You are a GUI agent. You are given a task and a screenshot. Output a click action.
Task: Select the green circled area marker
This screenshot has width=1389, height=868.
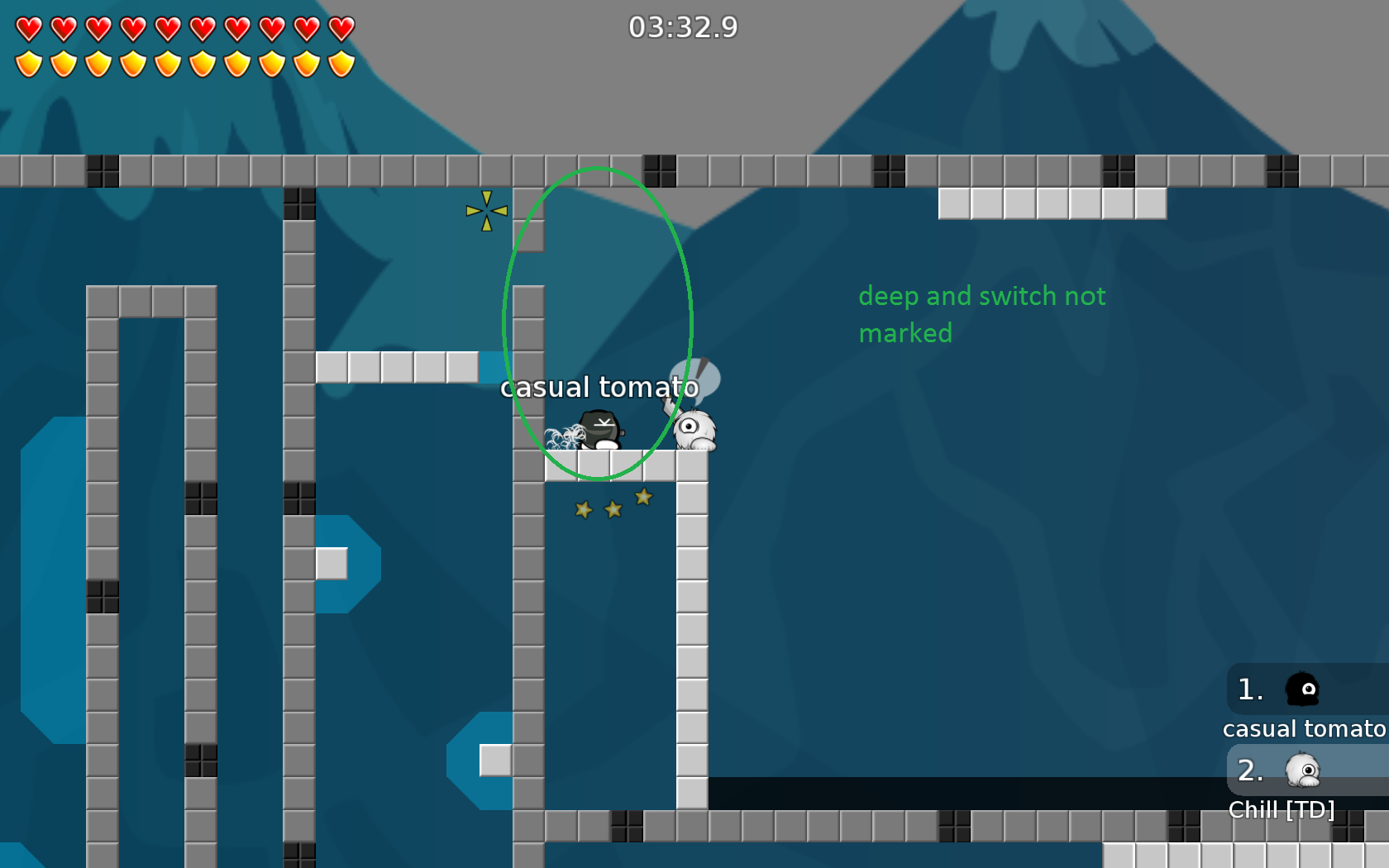pos(597,322)
